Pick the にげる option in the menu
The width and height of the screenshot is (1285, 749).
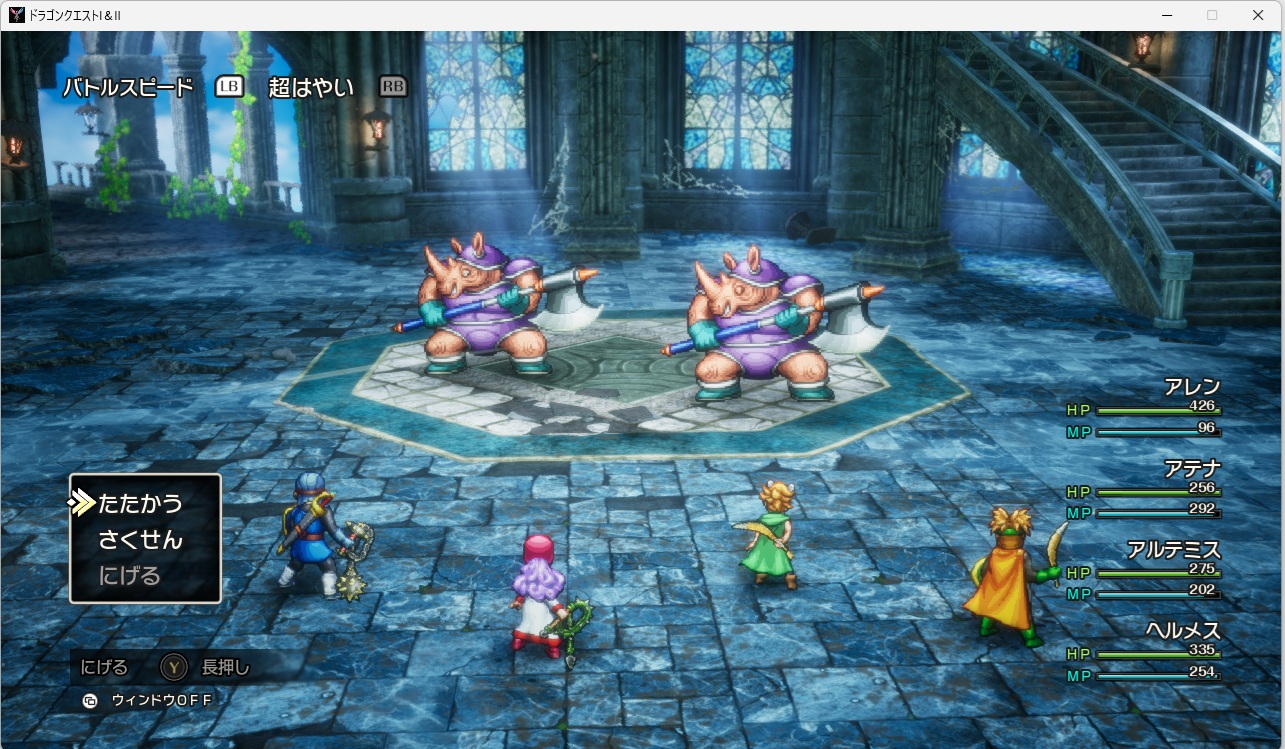click(x=129, y=576)
